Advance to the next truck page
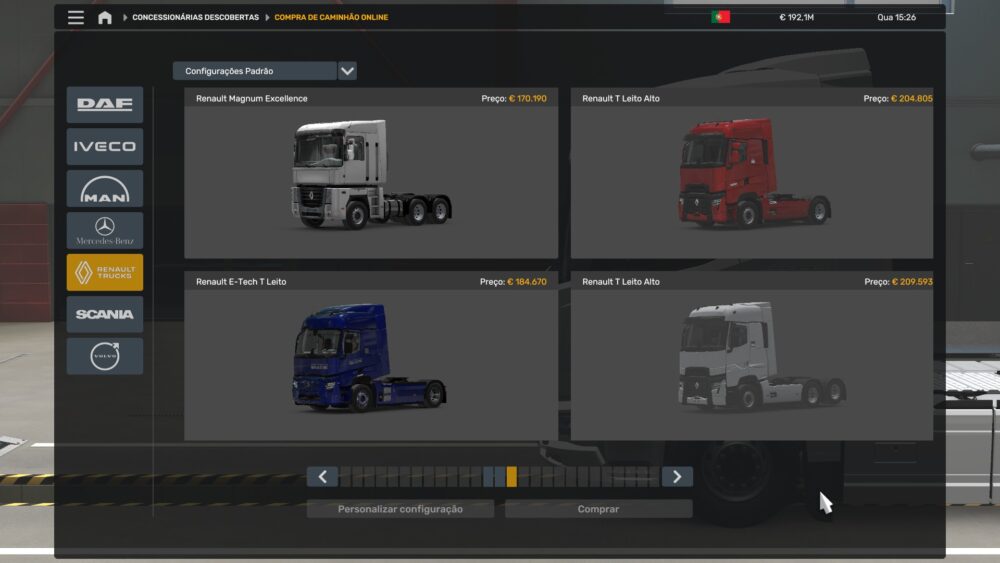 [677, 477]
